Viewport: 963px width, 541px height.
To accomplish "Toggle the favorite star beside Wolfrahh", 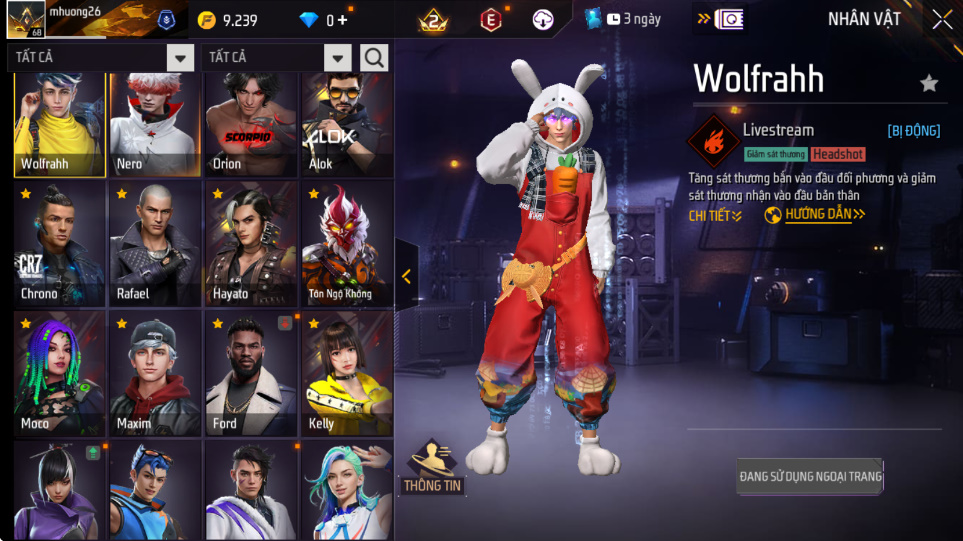I will (x=929, y=83).
